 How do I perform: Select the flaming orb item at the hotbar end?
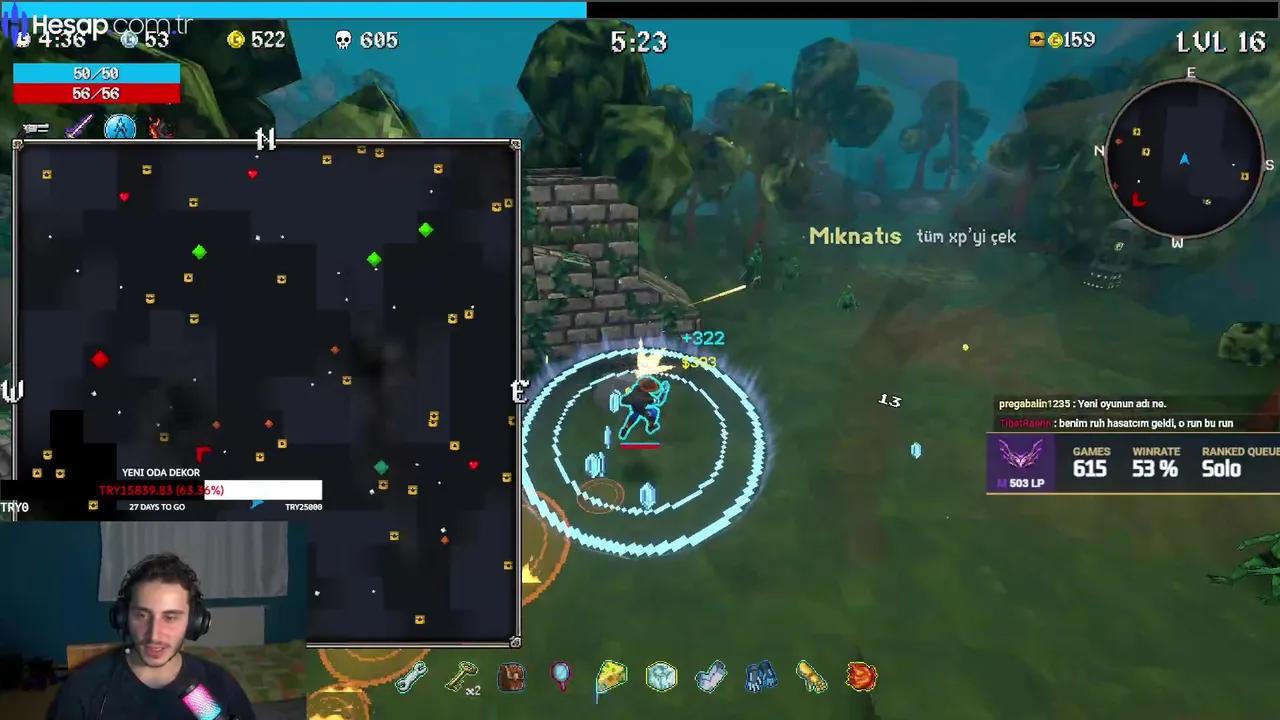coord(860,677)
